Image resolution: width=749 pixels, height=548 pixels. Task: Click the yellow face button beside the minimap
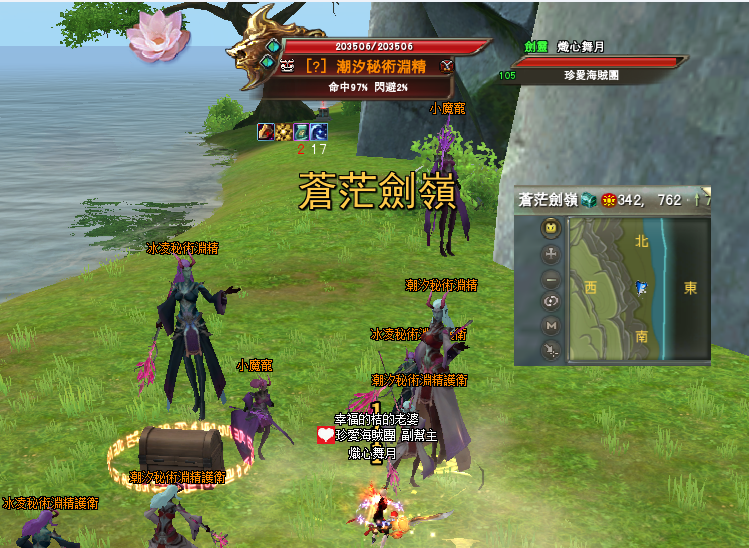coord(551,229)
